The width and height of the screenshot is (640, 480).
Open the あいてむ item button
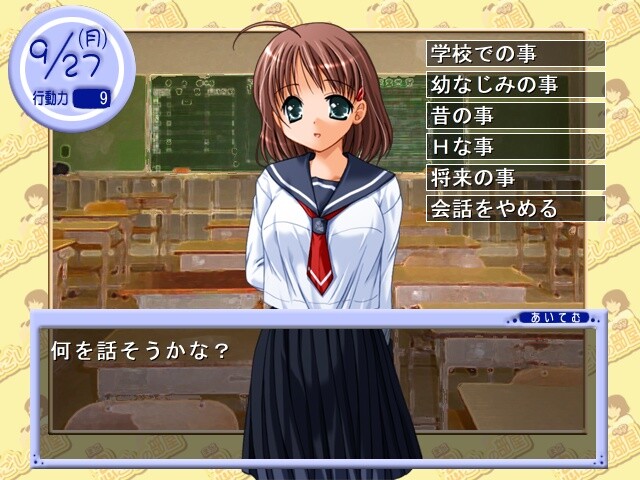click(x=547, y=318)
